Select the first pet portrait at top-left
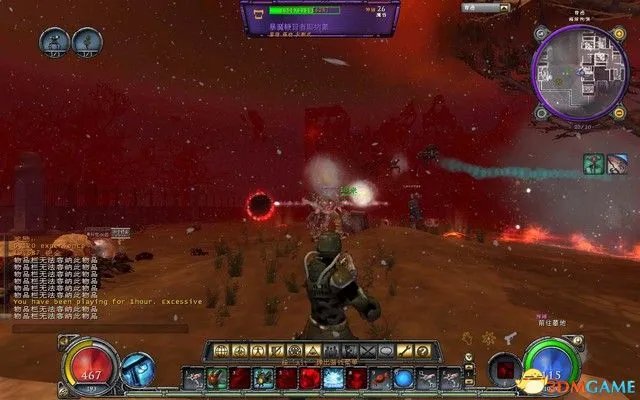 [x=53, y=42]
